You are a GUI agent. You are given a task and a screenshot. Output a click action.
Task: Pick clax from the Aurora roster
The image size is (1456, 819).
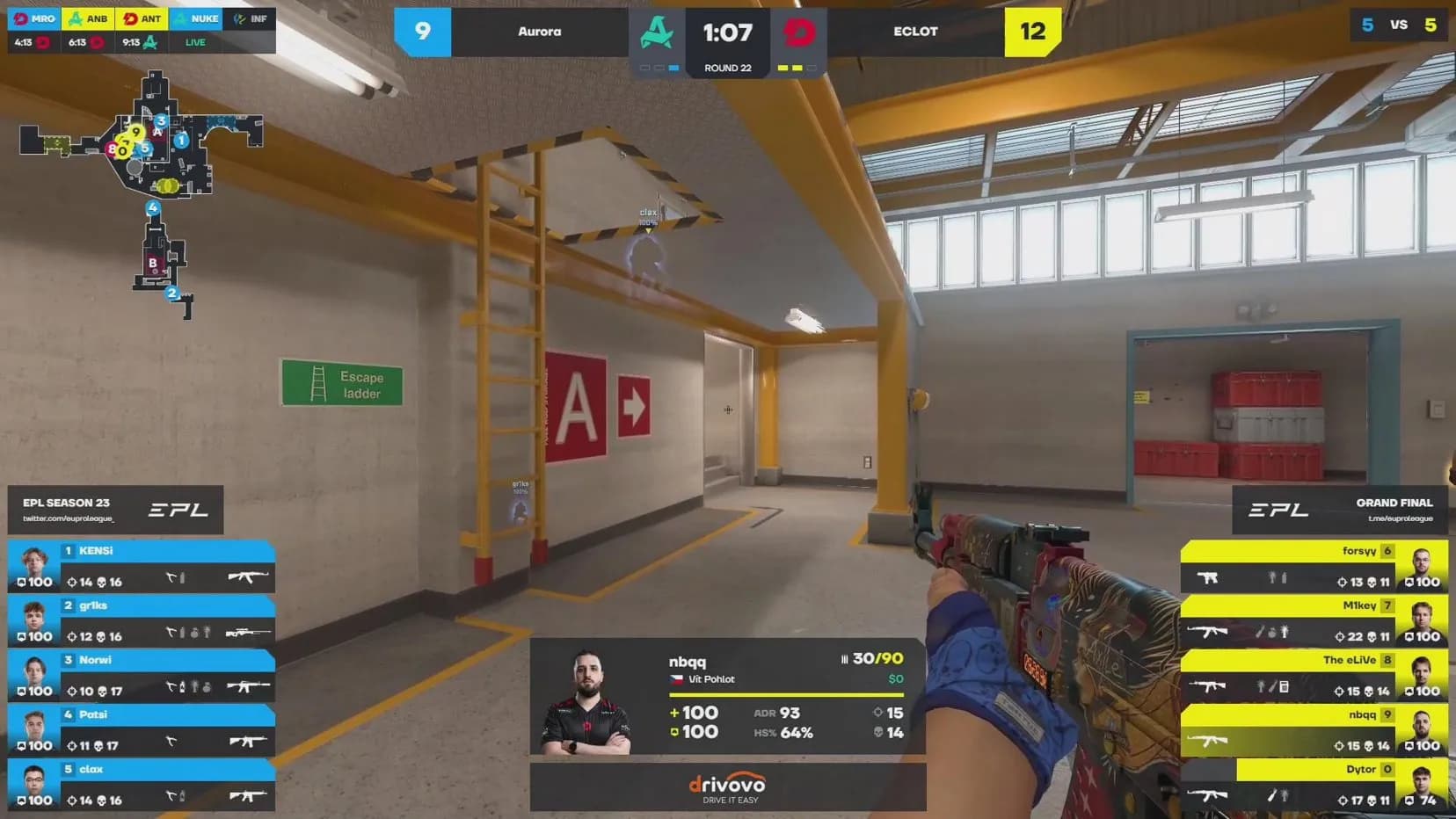click(x=142, y=785)
